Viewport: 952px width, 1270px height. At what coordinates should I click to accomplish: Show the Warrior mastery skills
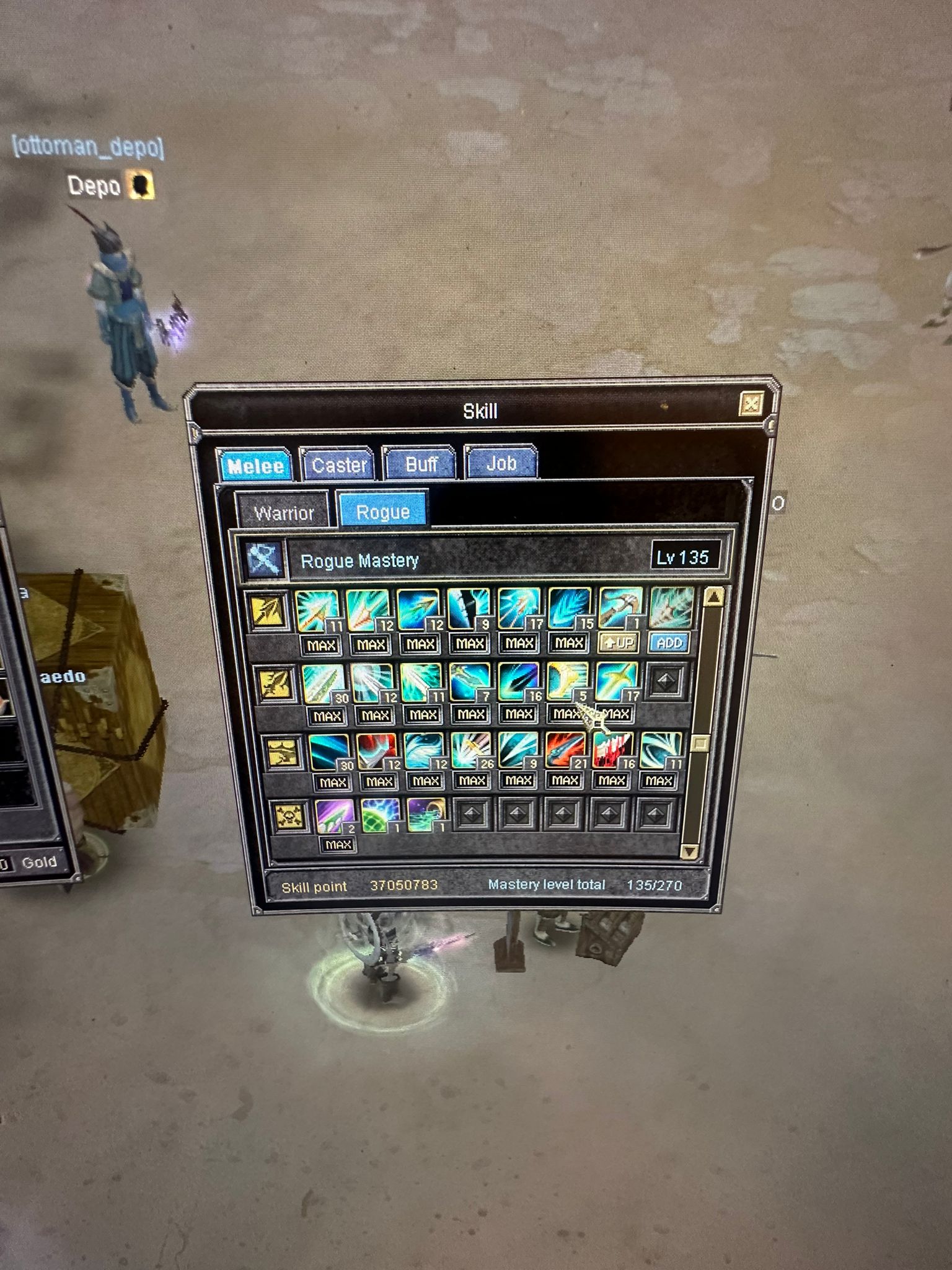(x=284, y=513)
